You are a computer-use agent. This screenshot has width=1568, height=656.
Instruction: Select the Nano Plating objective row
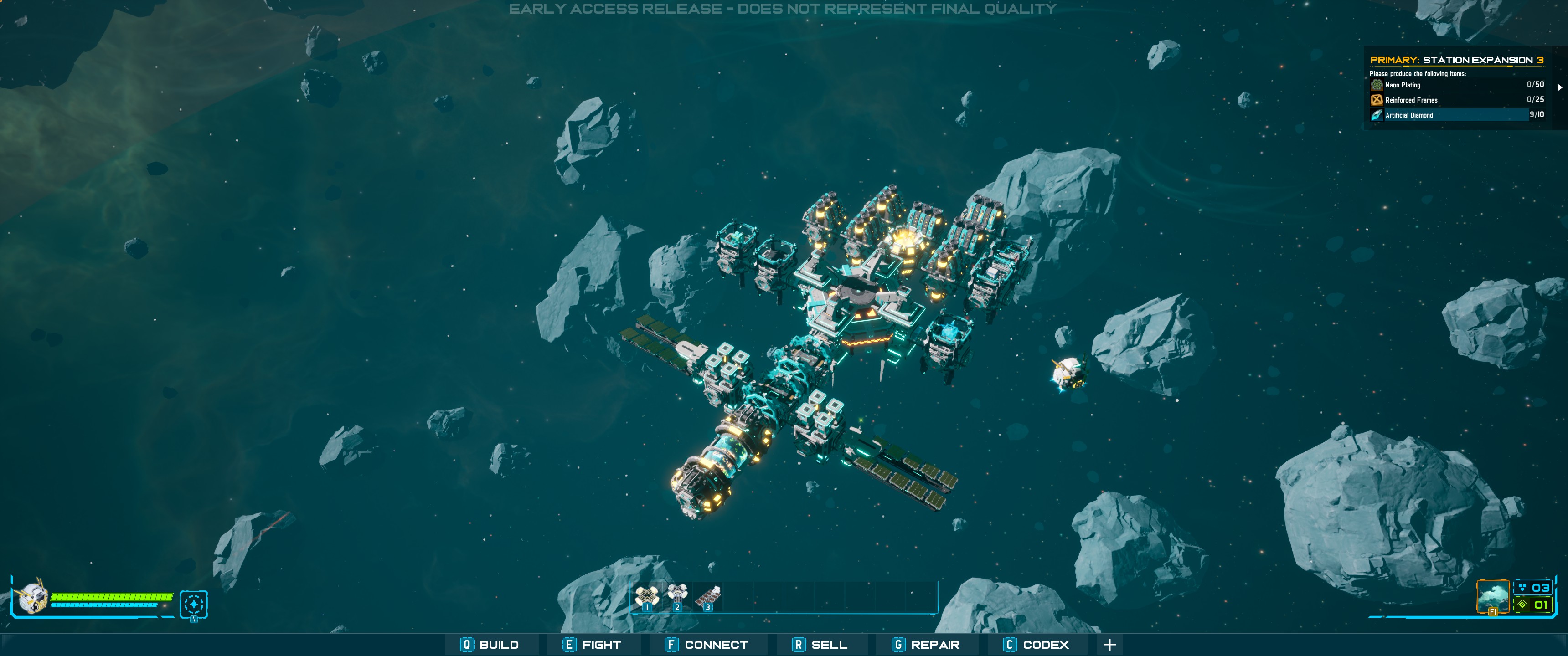(x=1456, y=85)
